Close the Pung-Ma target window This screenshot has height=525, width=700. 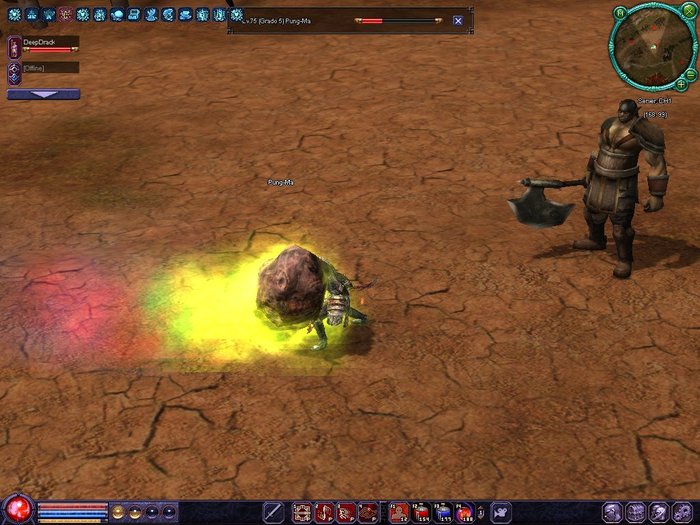coord(458,20)
